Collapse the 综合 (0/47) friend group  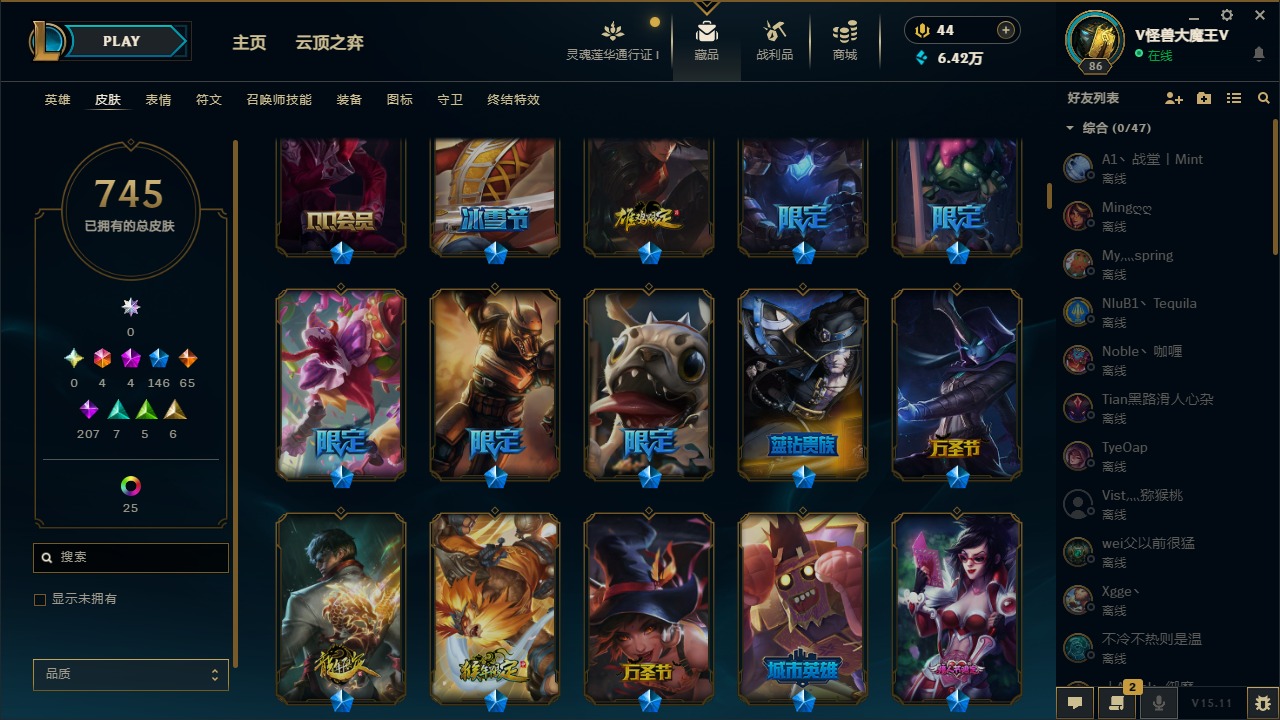pyautogui.click(x=1069, y=128)
